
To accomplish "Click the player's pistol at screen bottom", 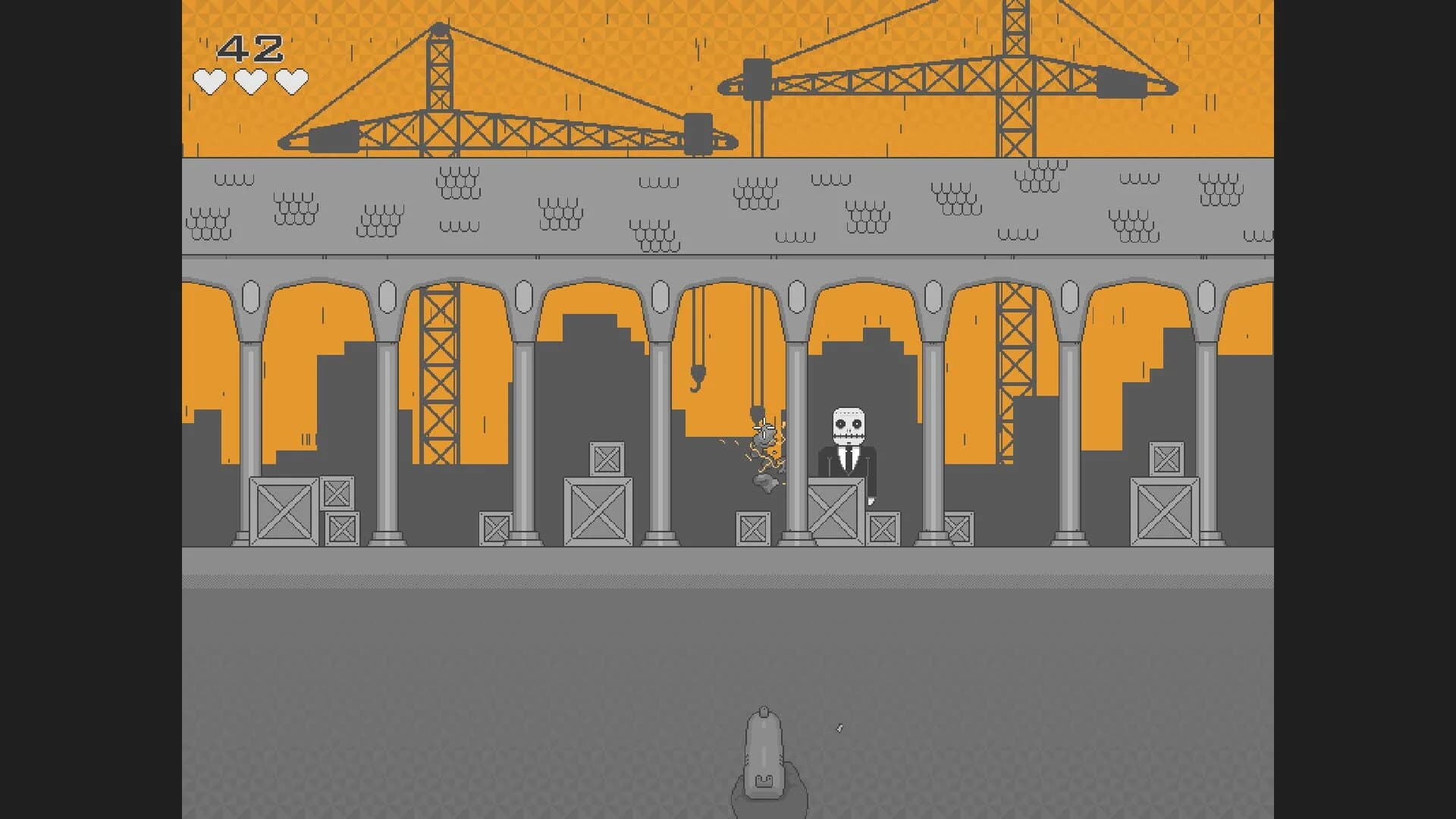I will click(x=764, y=751).
